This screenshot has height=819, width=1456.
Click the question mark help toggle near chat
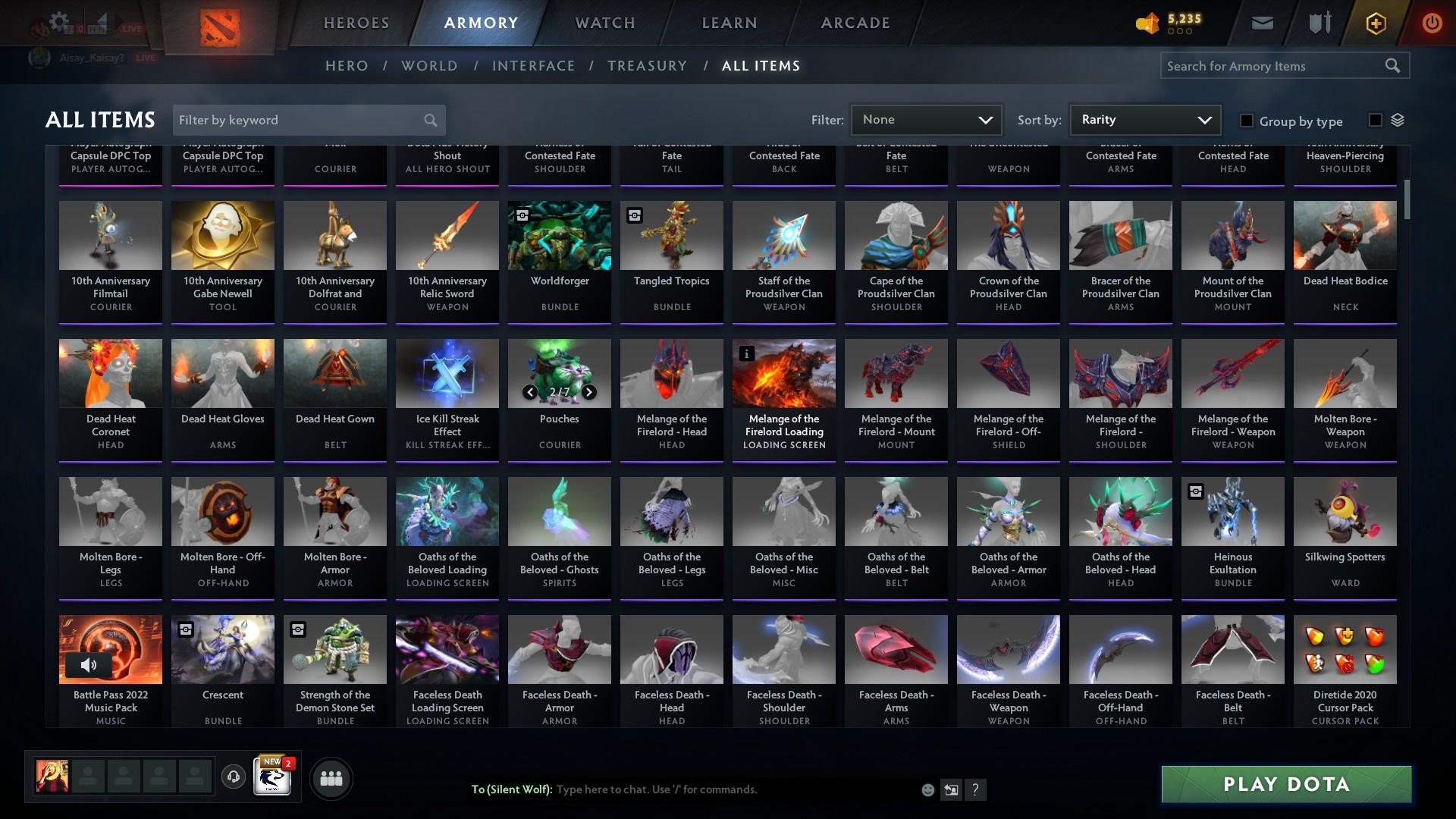coord(975,789)
